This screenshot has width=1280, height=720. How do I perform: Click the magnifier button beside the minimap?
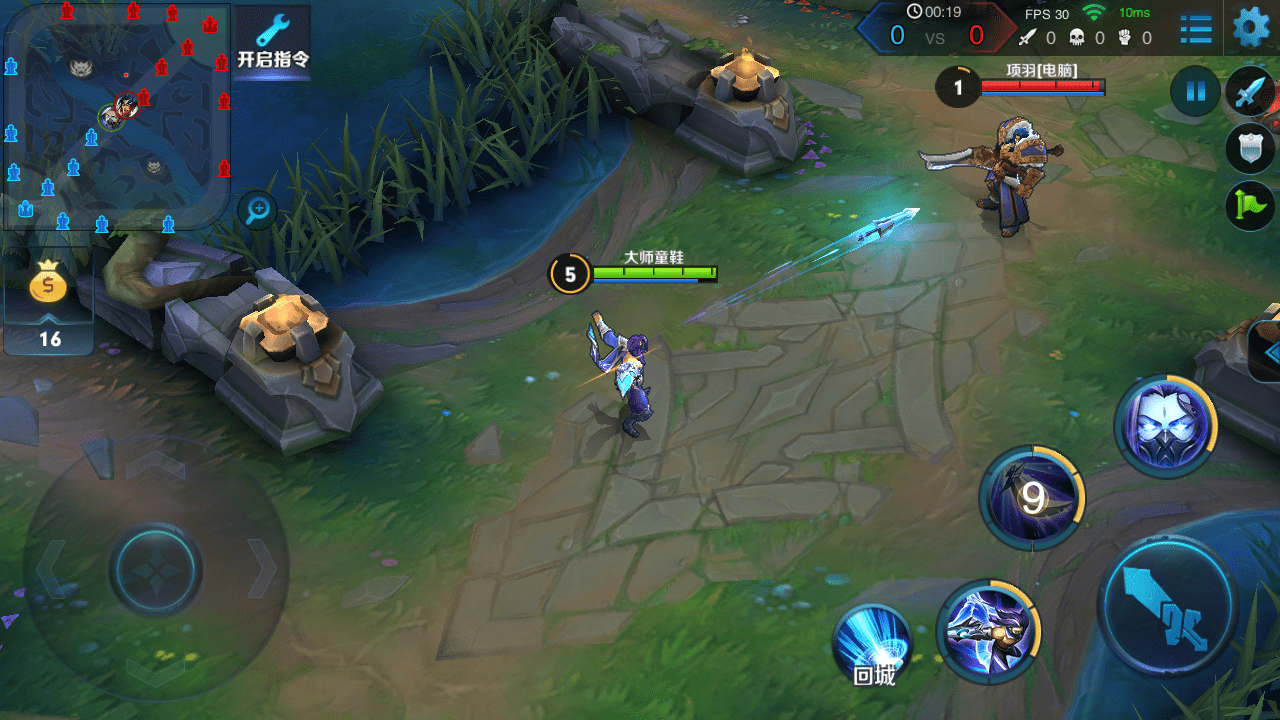[259, 209]
